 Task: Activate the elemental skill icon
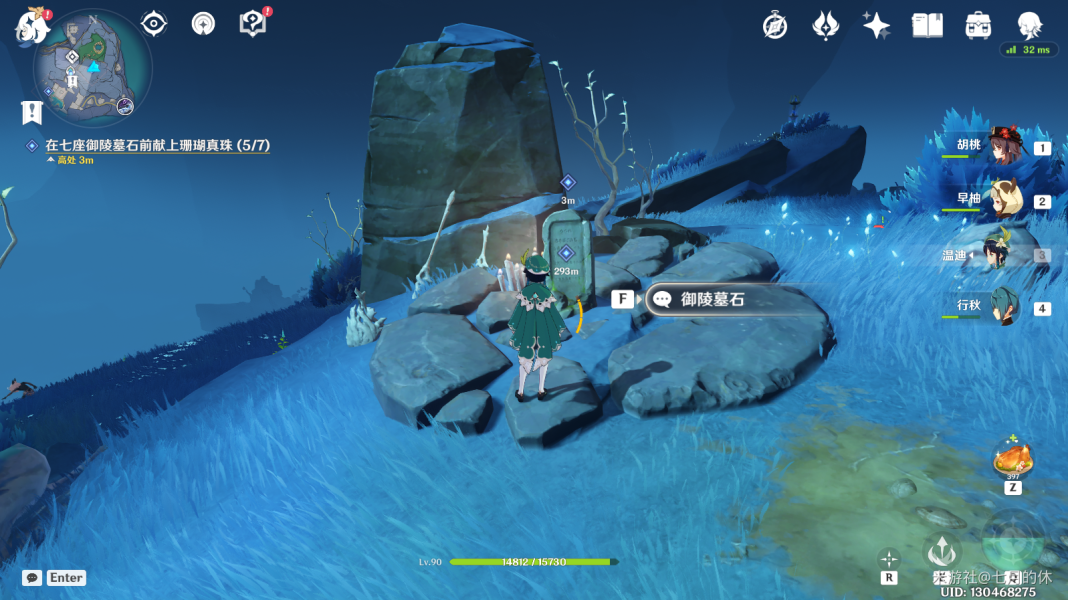[x=942, y=550]
